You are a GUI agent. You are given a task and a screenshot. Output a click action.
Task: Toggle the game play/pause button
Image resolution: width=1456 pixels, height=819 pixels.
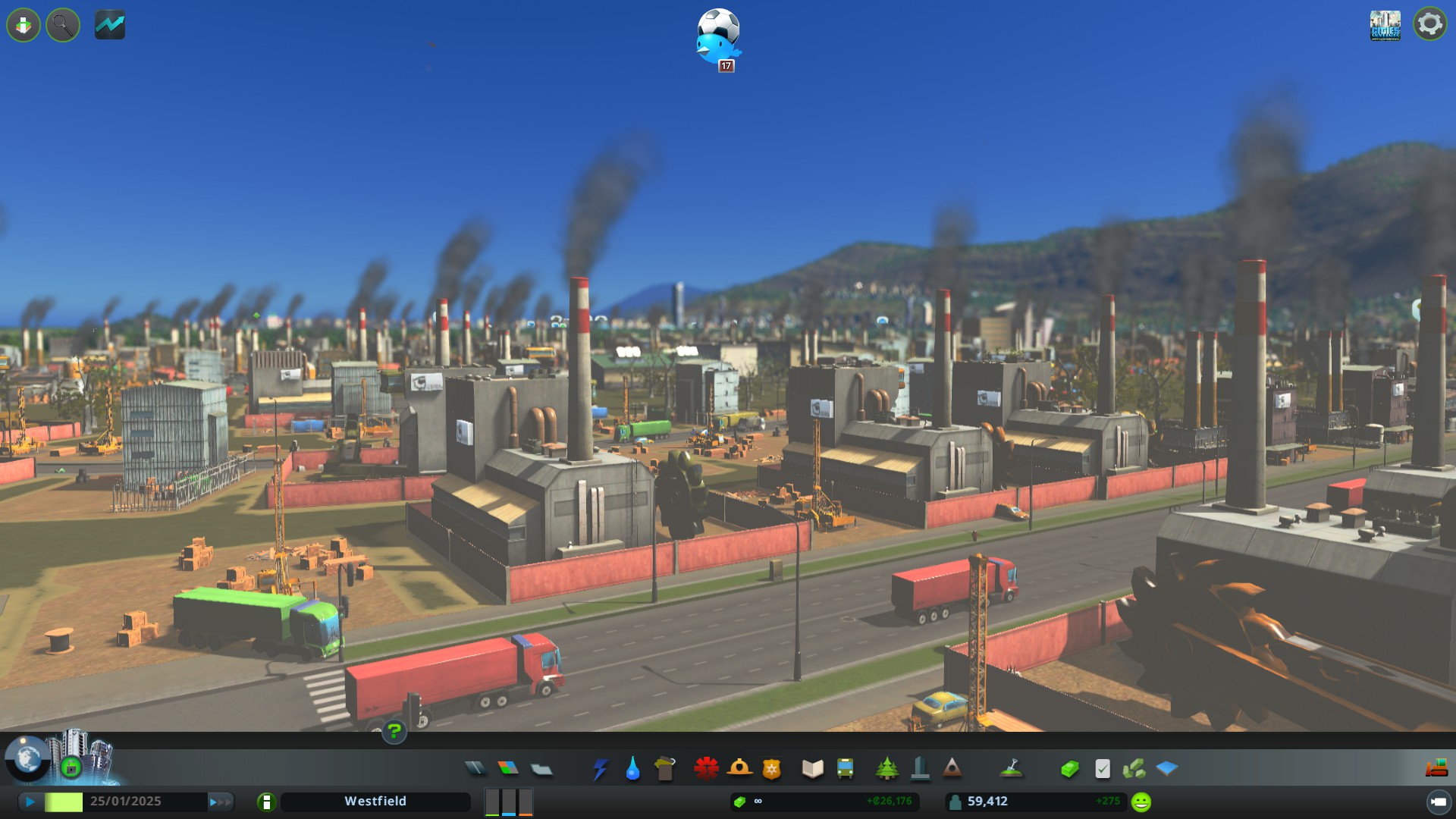coord(30,802)
